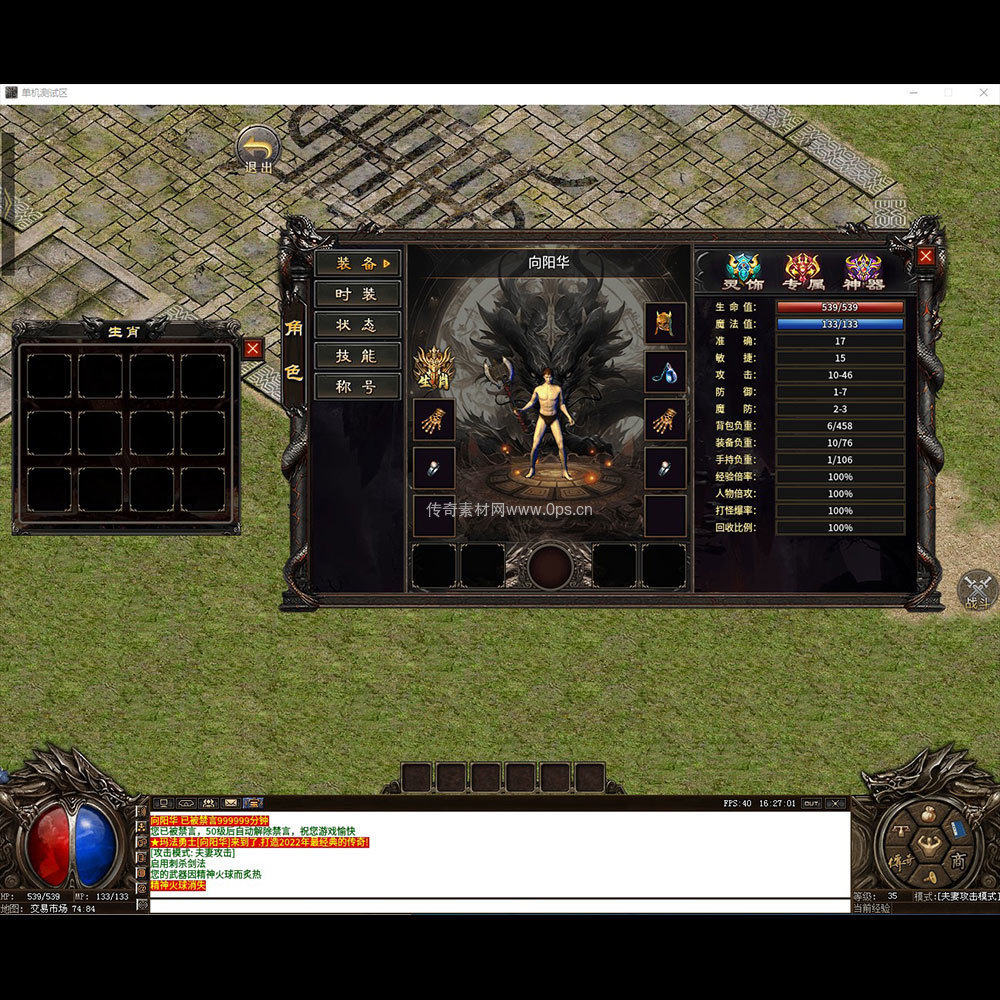
Task: Open the 神器 artifact section
Action: click(x=863, y=271)
